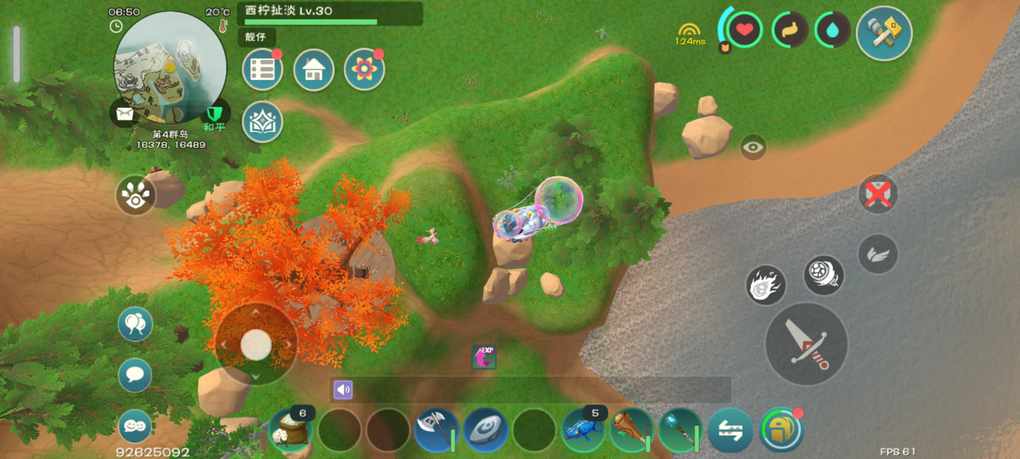This screenshot has width=1020, height=459.
Task: Select the flour sack hotbar slot
Action: pyautogui.click(x=291, y=430)
